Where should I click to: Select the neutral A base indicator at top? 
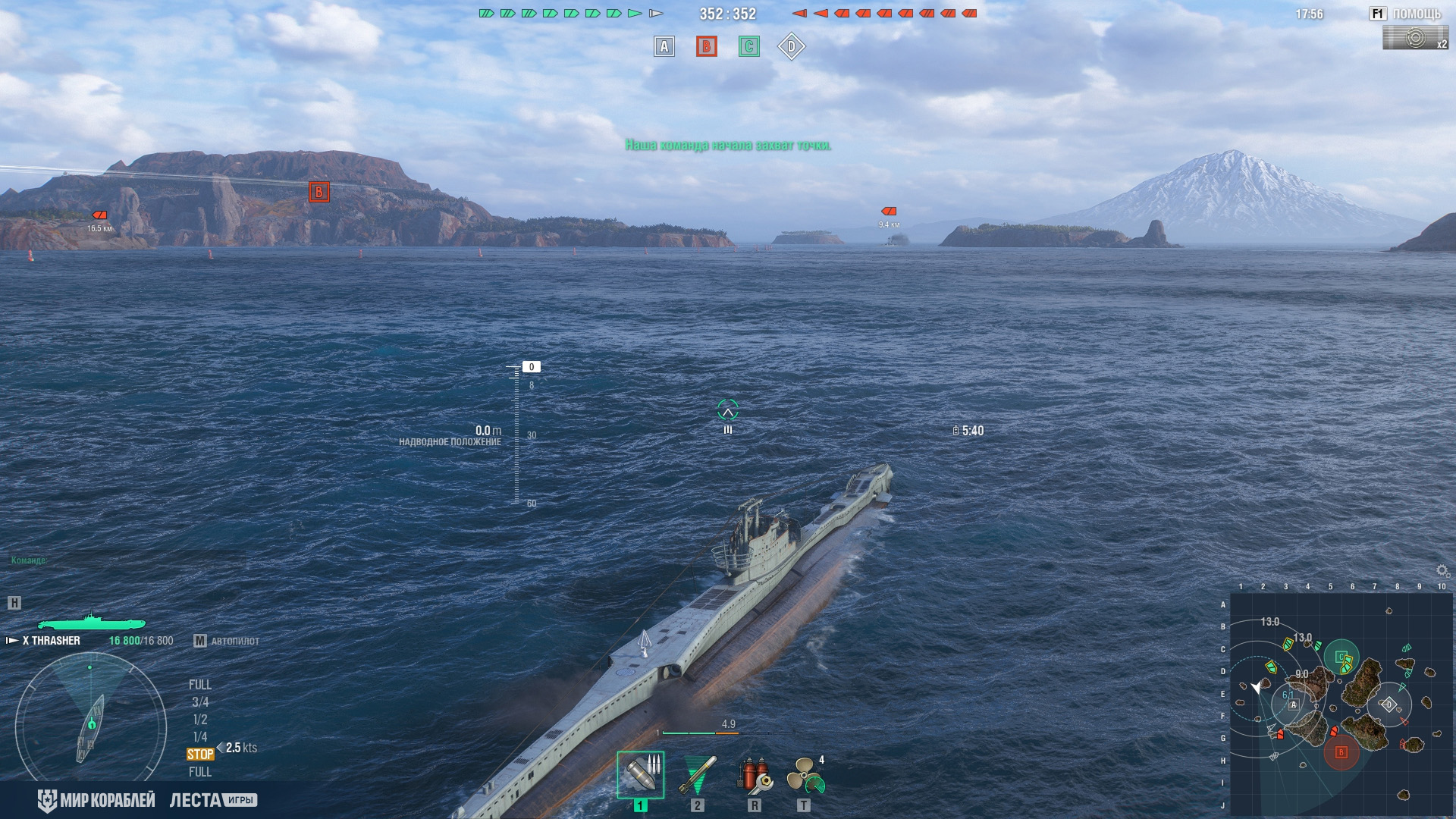click(x=664, y=47)
